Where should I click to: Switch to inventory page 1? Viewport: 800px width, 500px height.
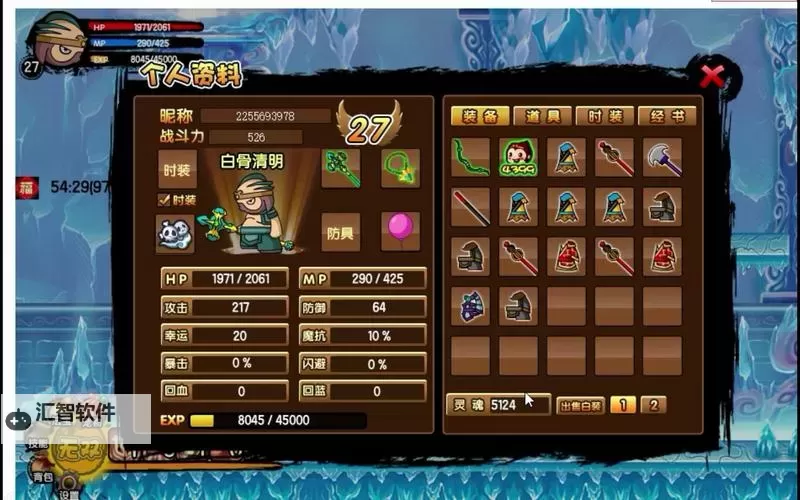point(622,405)
